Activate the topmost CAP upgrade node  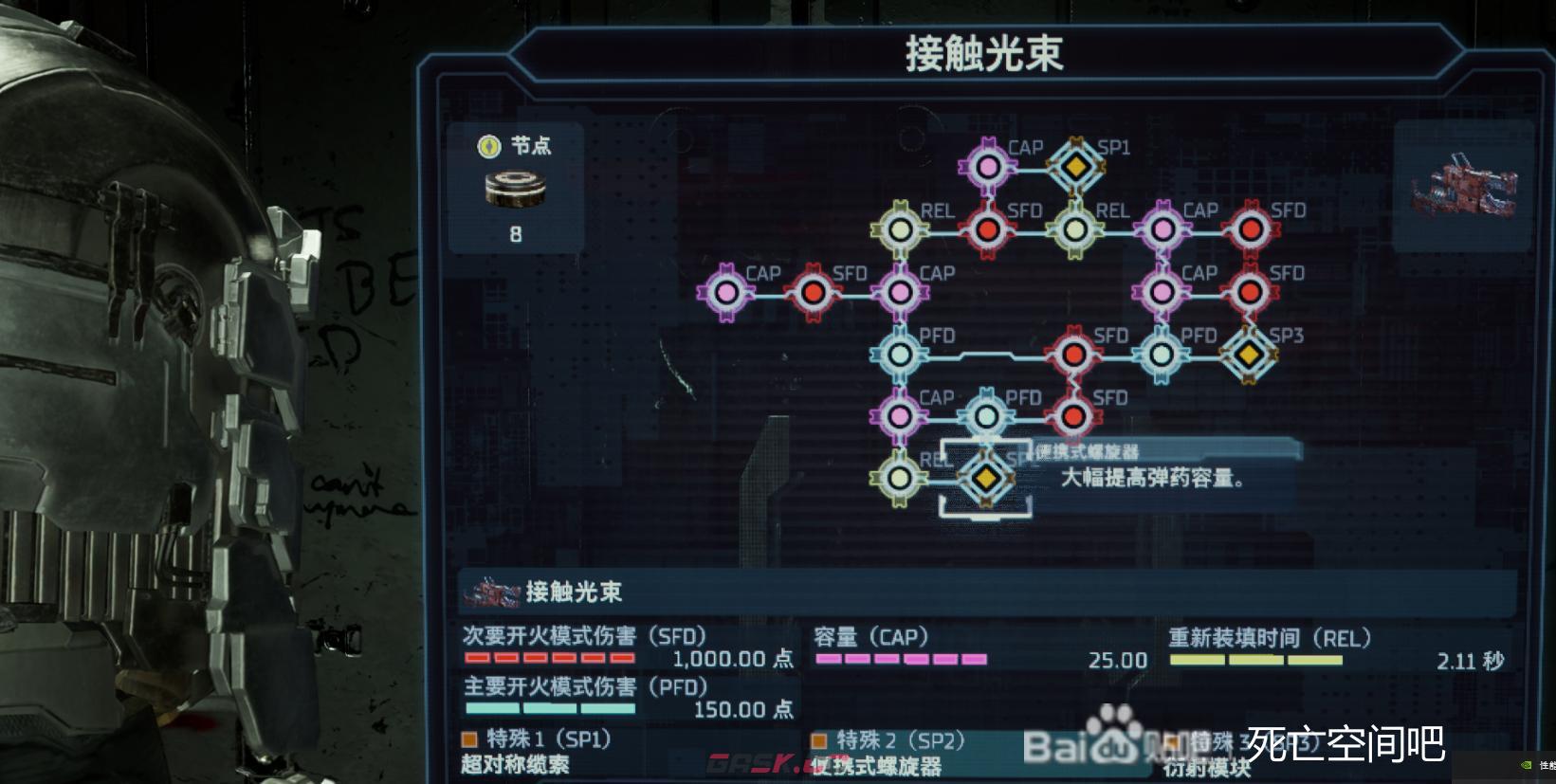(988, 166)
